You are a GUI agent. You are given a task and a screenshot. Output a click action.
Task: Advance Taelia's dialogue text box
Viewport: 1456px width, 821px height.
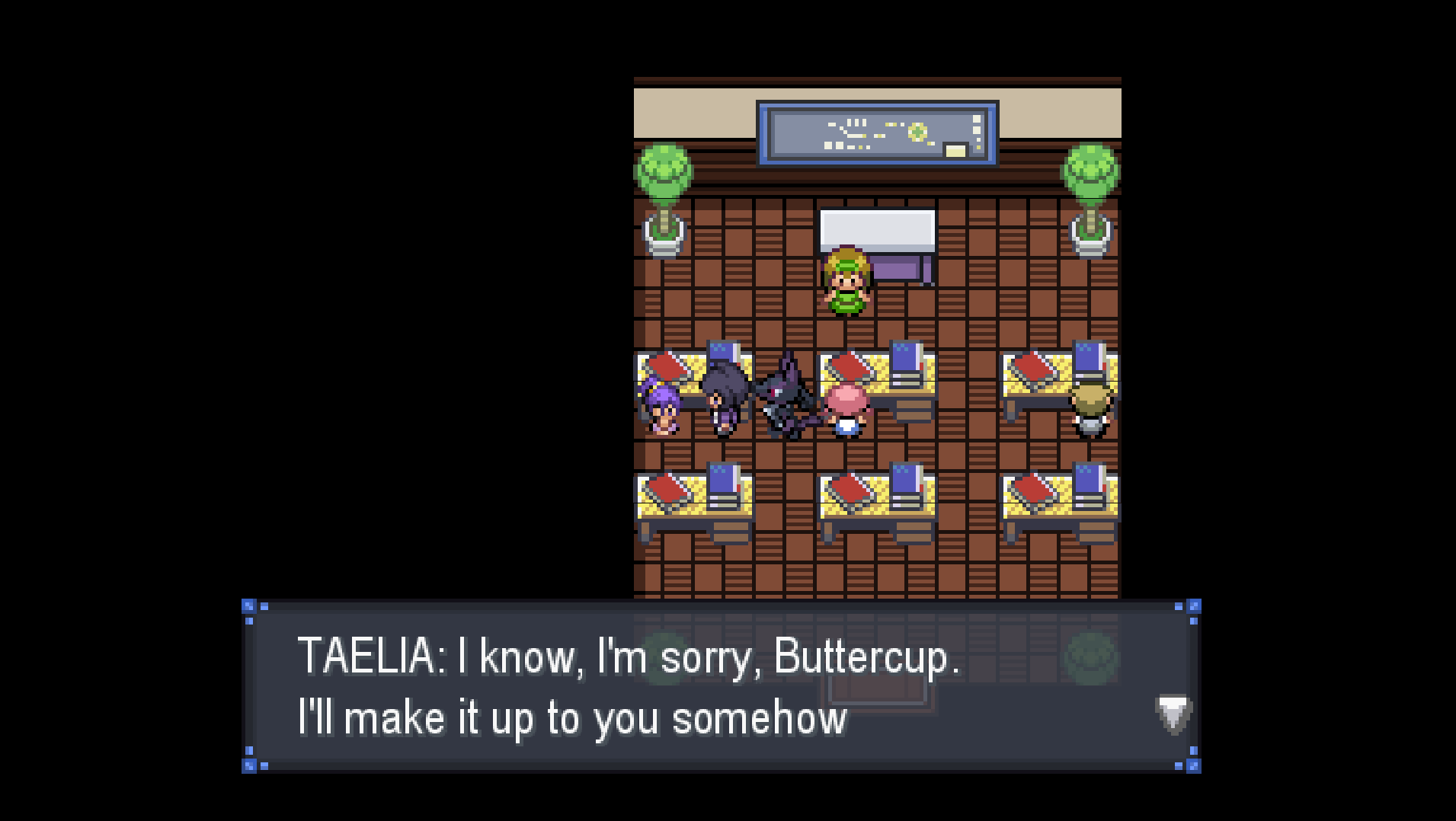(720, 686)
